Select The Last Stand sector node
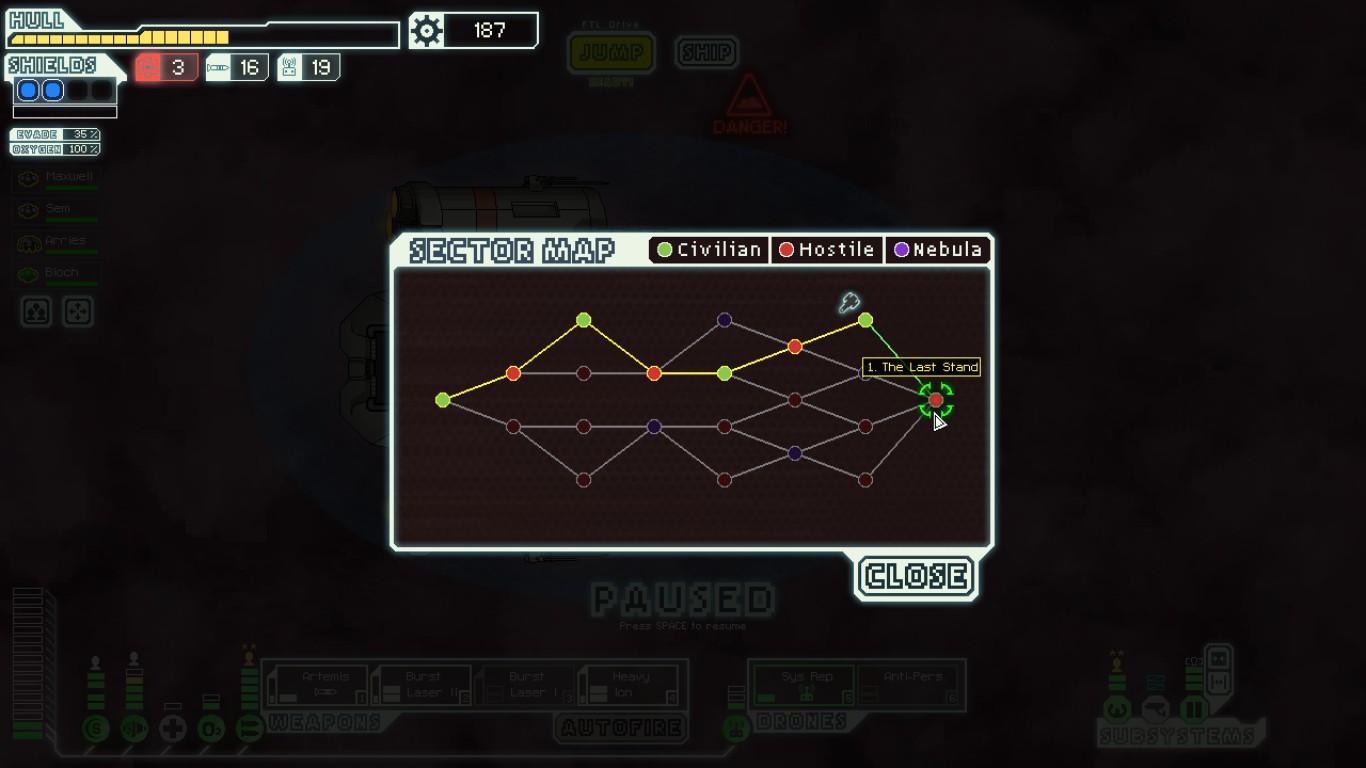The width and height of the screenshot is (1366, 768). coord(936,400)
